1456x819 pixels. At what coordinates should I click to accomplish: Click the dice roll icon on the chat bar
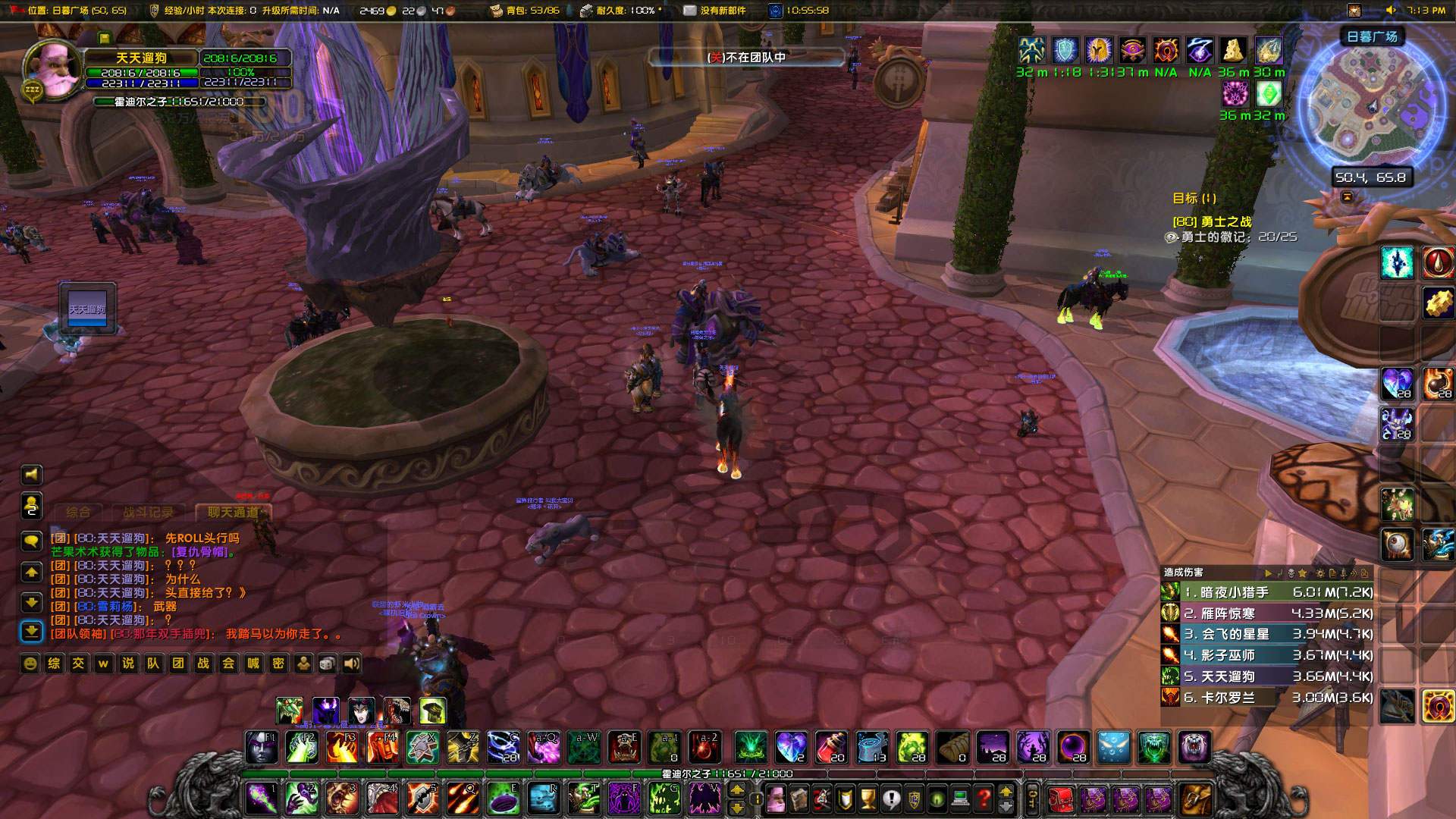[327, 662]
